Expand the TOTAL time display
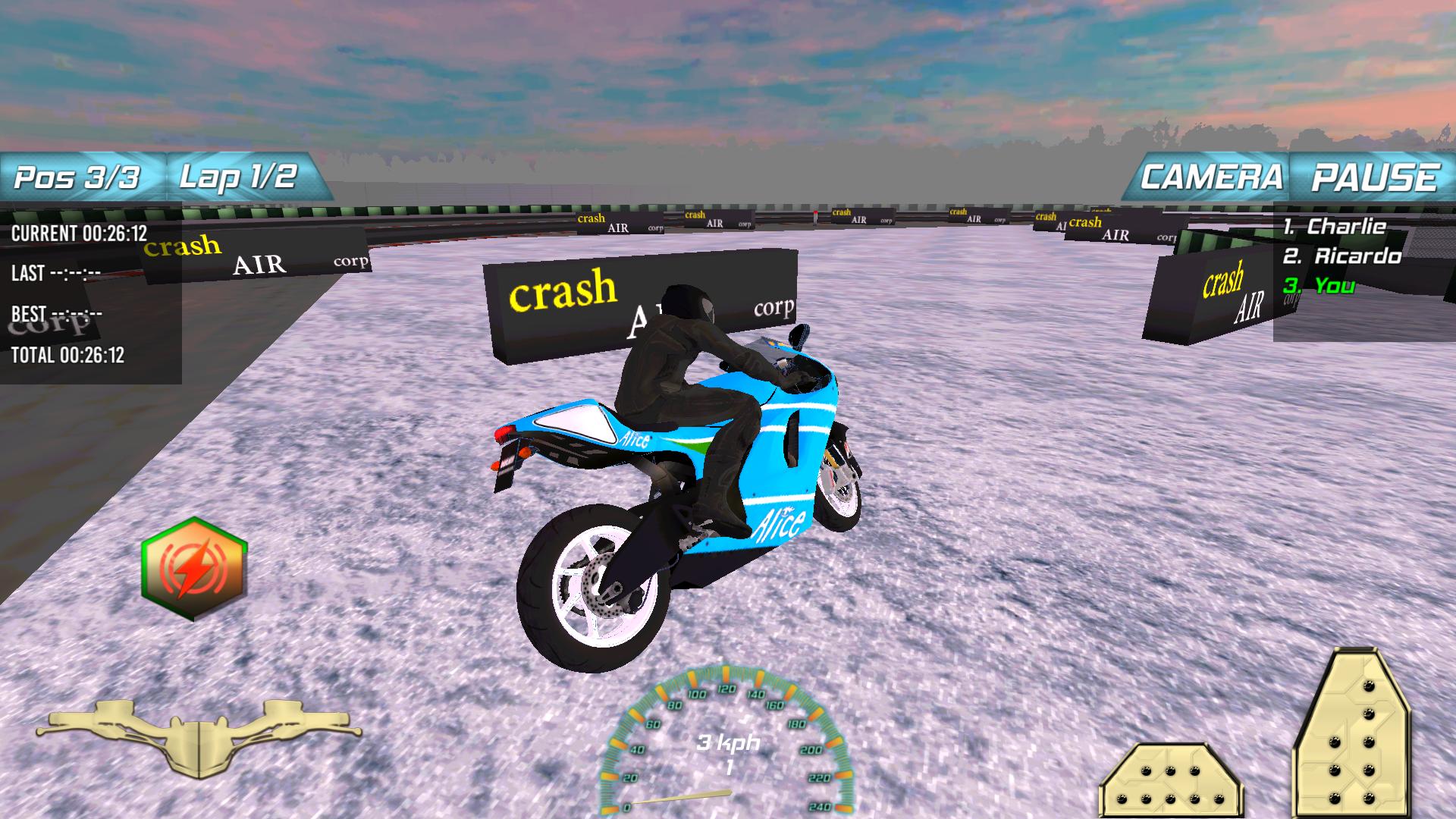The image size is (1456, 819). pyautogui.click(x=68, y=354)
